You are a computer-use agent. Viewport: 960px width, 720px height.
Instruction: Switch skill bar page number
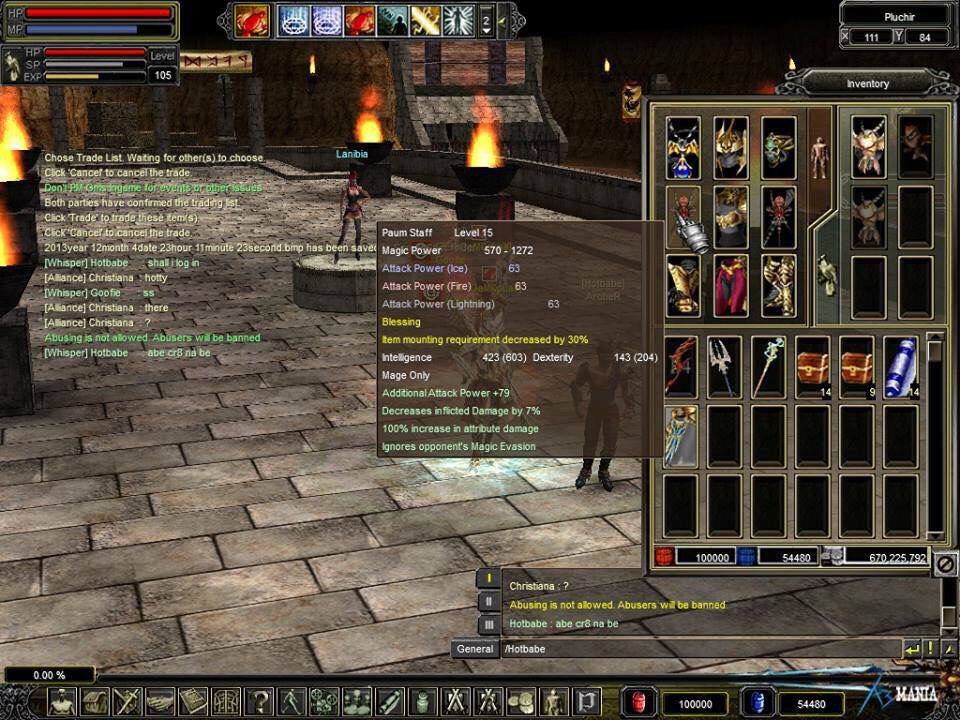click(x=486, y=20)
